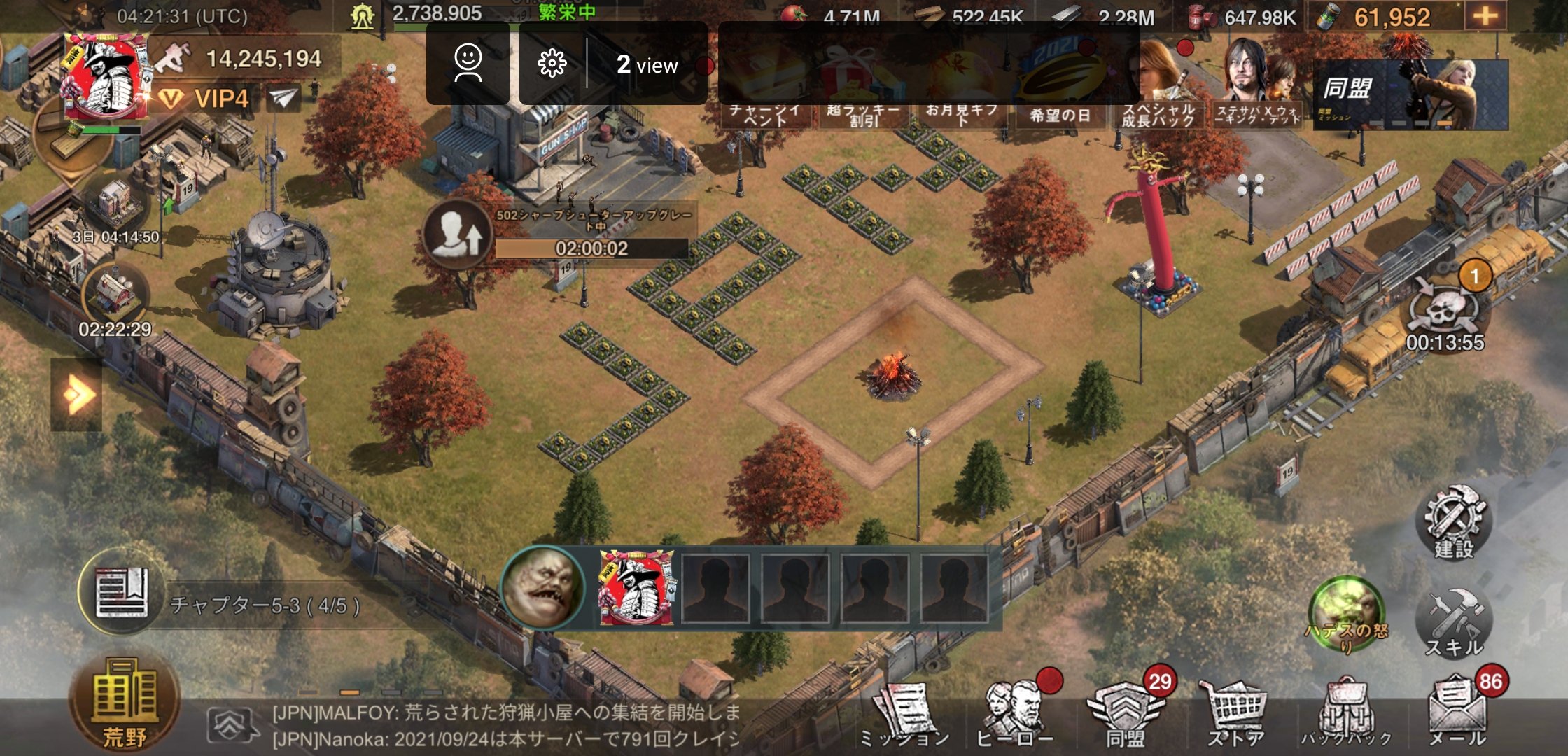The image size is (1568, 756).
Task: Click the VIP4 badge
Action: (206, 98)
